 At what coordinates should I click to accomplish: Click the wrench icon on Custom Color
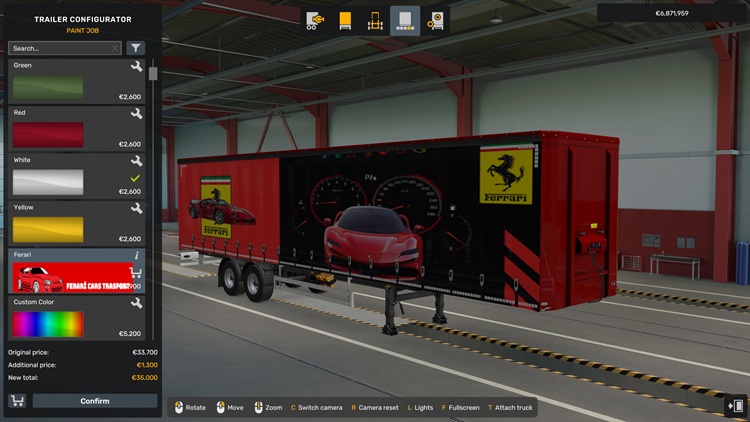[136, 303]
